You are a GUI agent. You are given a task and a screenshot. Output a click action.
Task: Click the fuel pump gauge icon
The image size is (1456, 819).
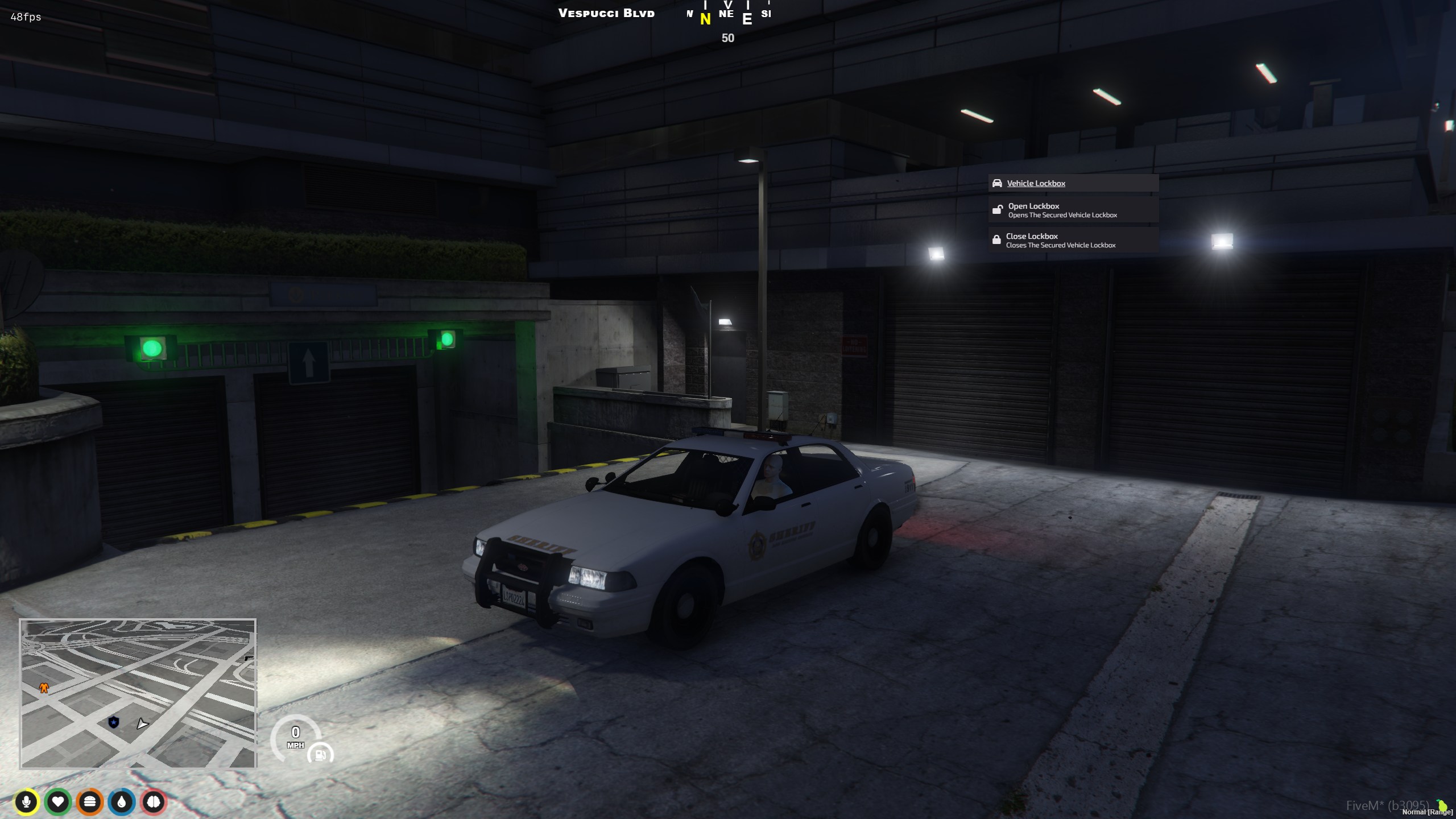pyautogui.click(x=320, y=755)
